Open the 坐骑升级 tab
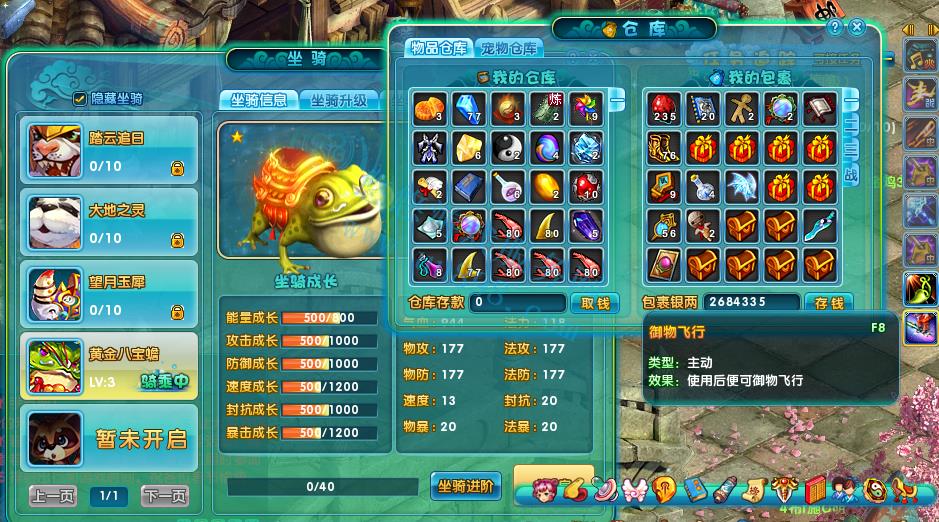 pyautogui.click(x=338, y=100)
